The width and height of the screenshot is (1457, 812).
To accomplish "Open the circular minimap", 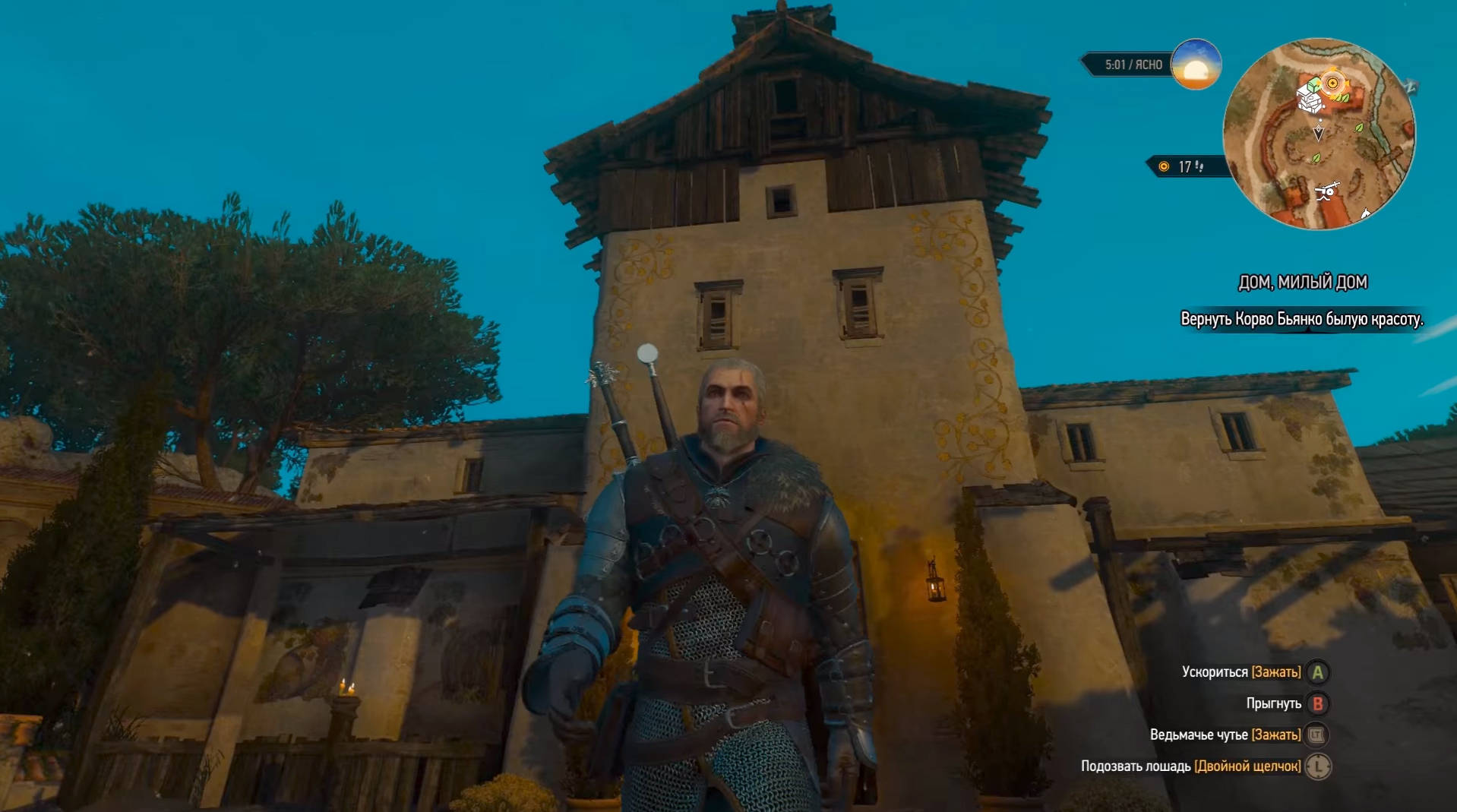I will click(1319, 134).
